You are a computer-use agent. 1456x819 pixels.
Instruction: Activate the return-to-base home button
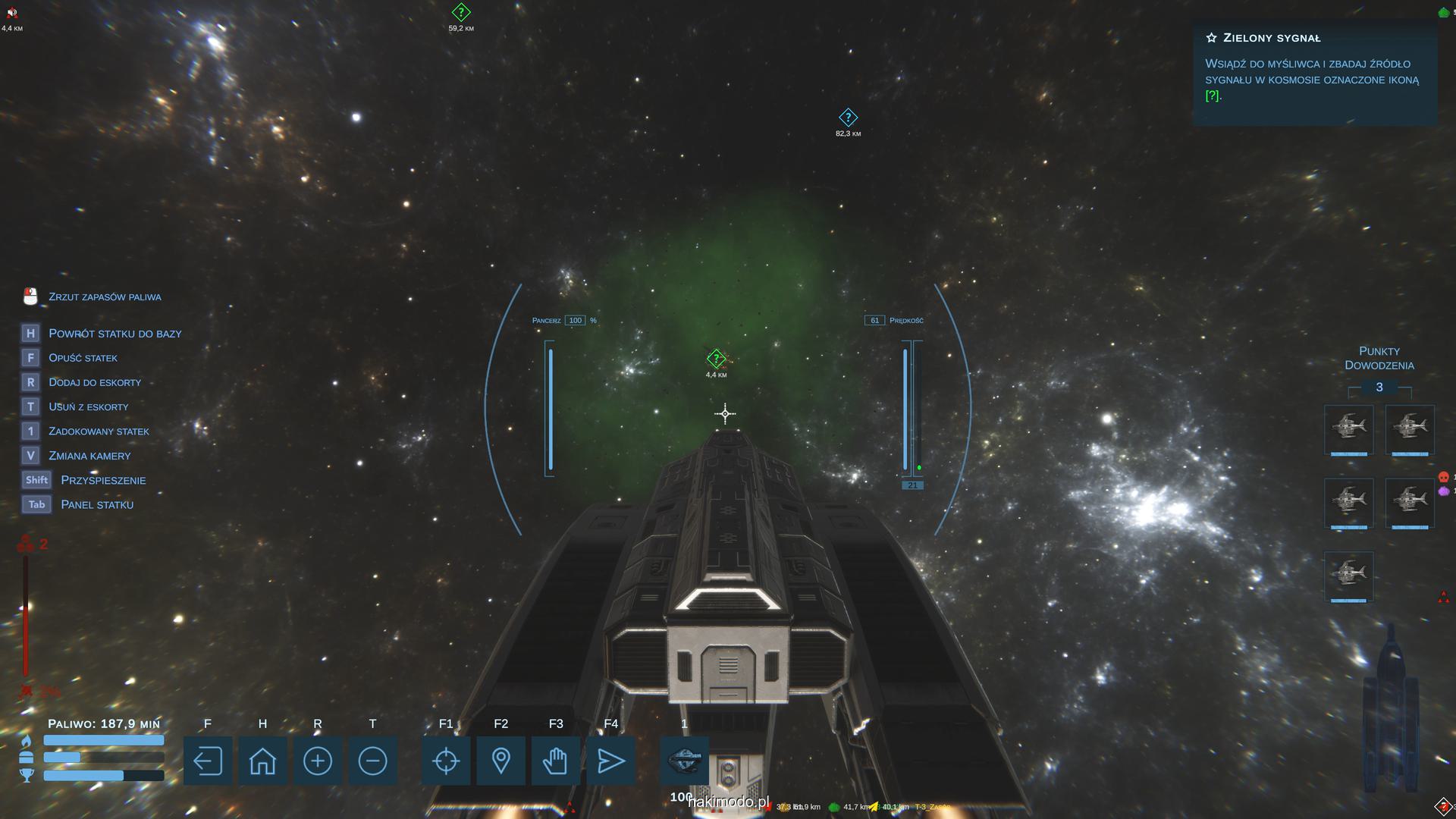[x=262, y=761]
